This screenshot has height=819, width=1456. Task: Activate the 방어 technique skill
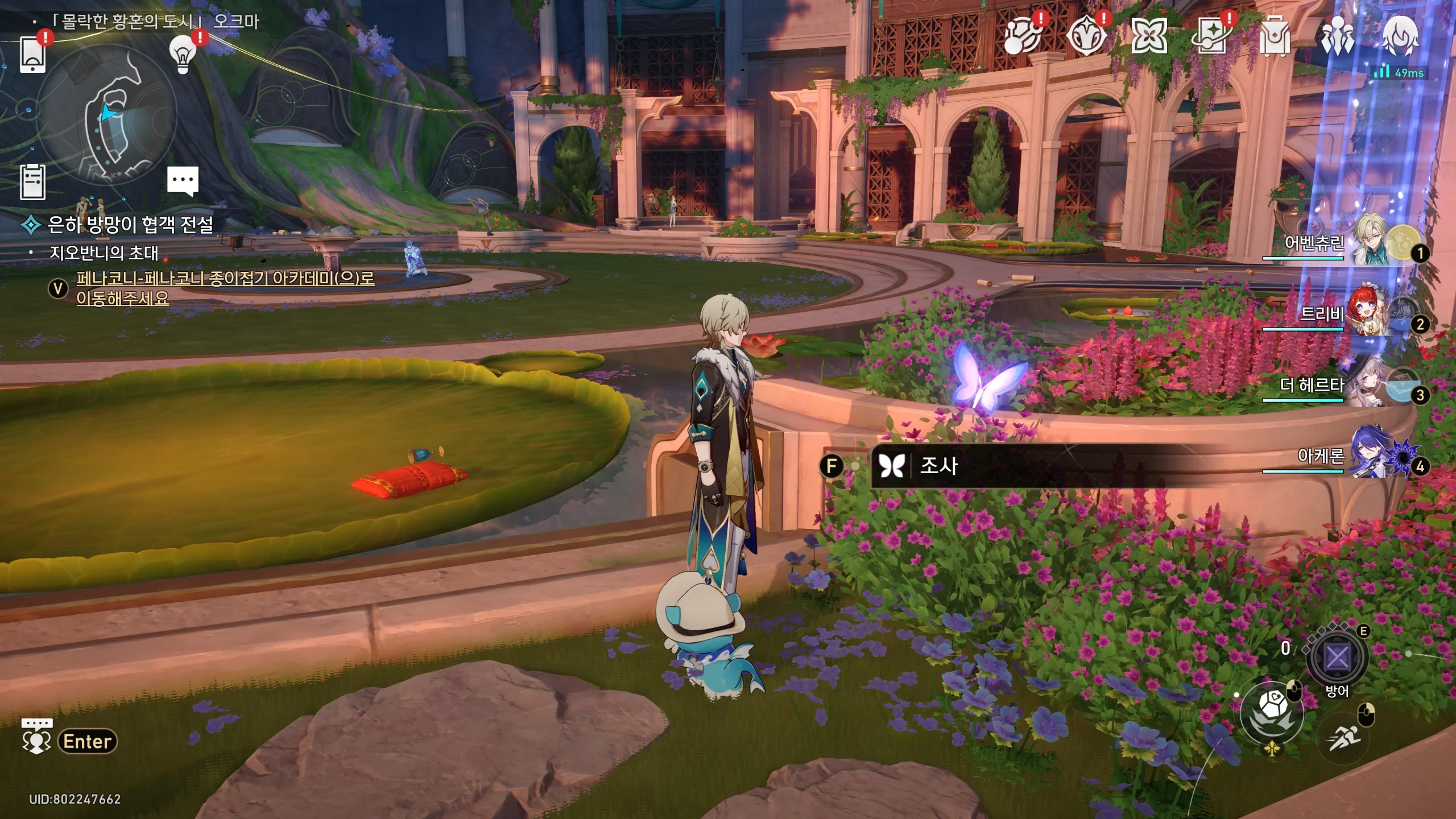(1337, 657)
